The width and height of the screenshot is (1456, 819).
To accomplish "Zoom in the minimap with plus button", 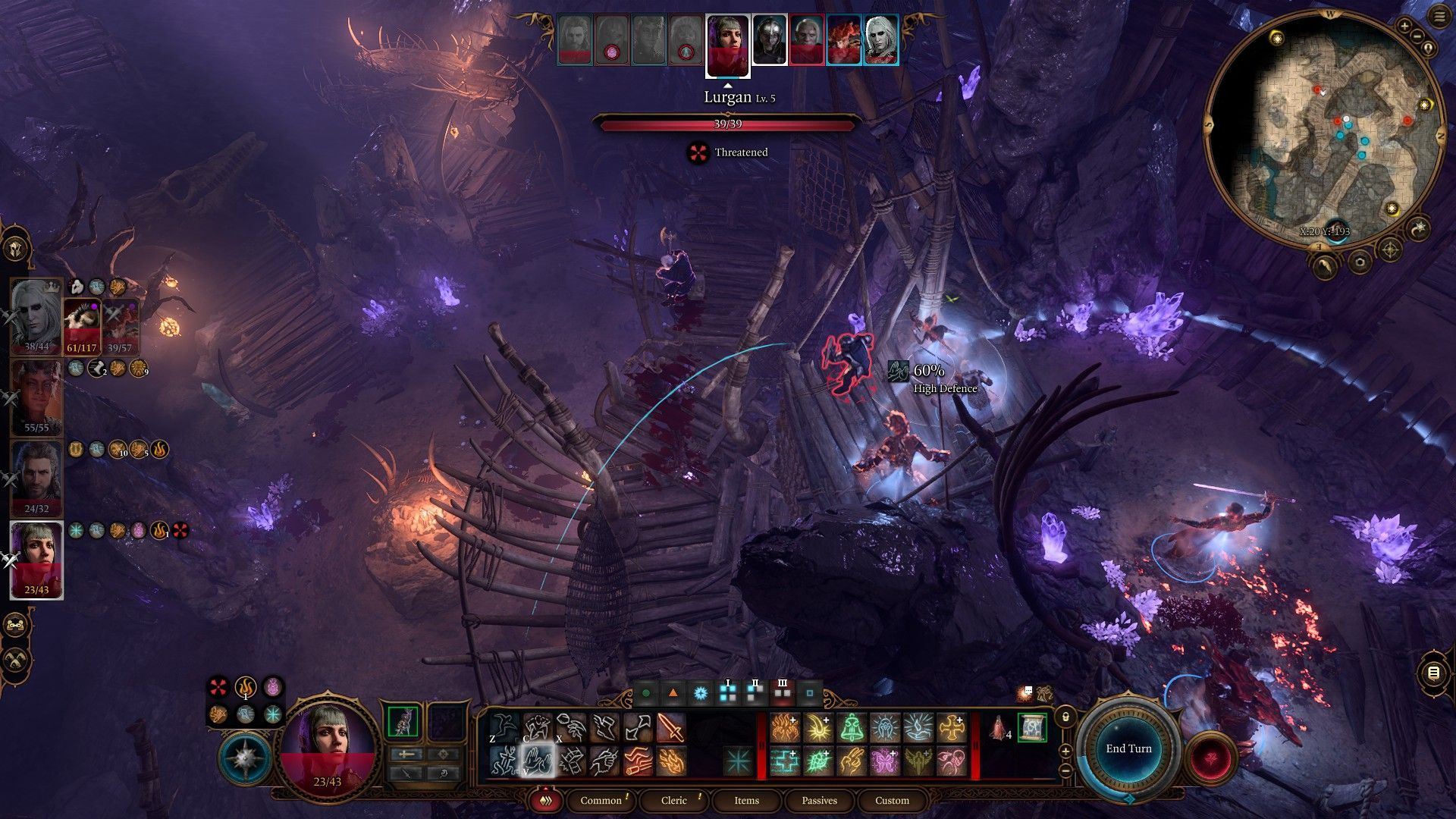I will [1404, 27].
